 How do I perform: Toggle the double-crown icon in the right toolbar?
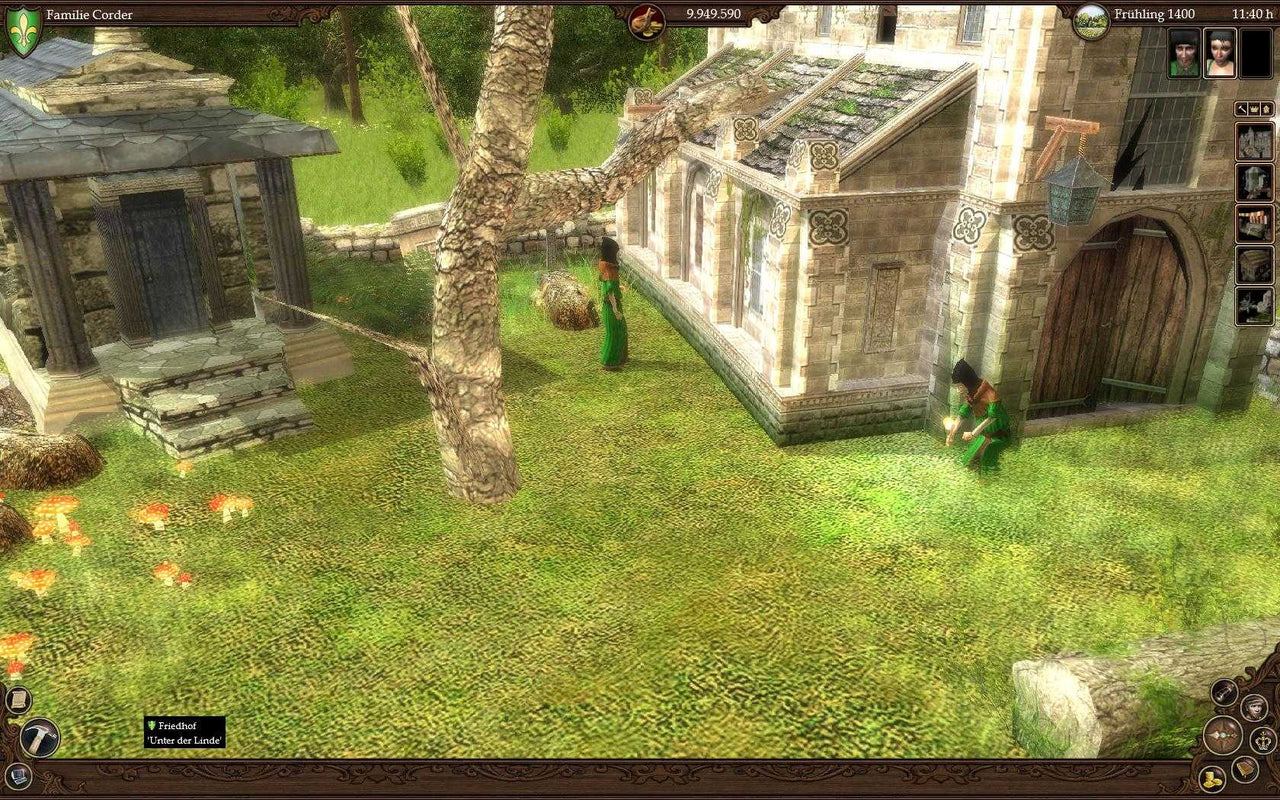pos(1266,108)
